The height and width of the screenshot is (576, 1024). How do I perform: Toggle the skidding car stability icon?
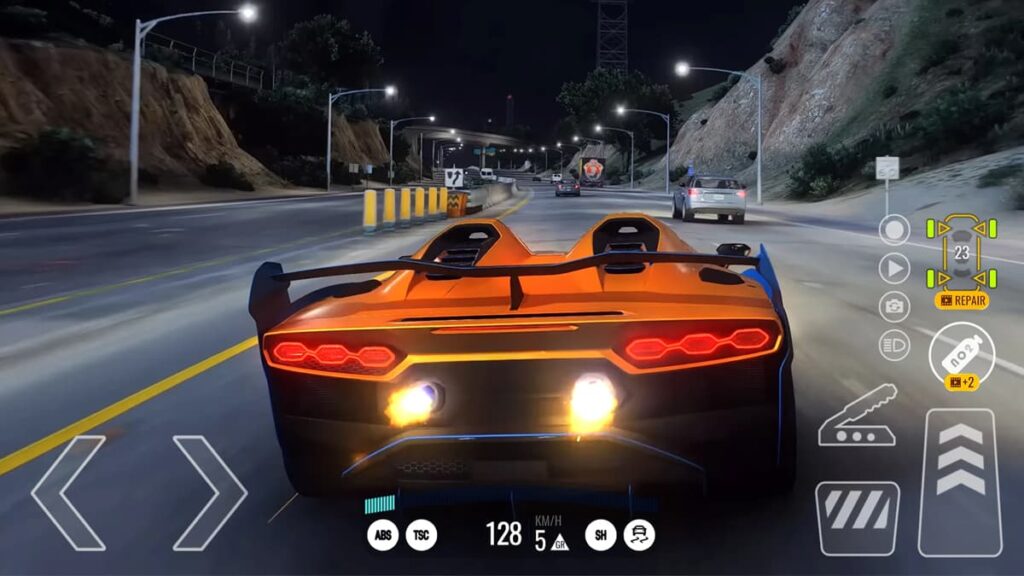coord(639,535)
